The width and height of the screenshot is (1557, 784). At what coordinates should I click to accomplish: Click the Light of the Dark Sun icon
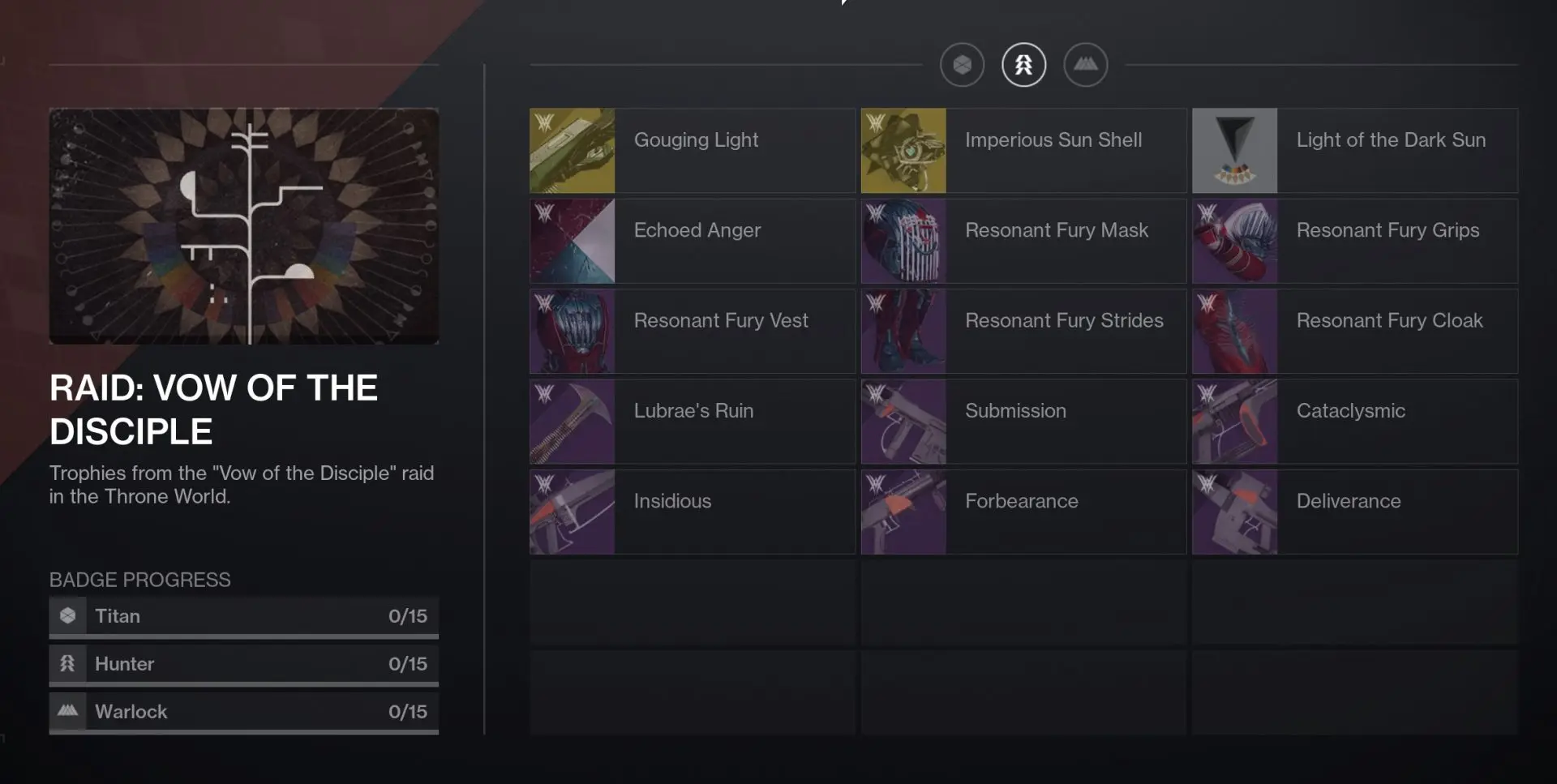tap(1235, 151)
